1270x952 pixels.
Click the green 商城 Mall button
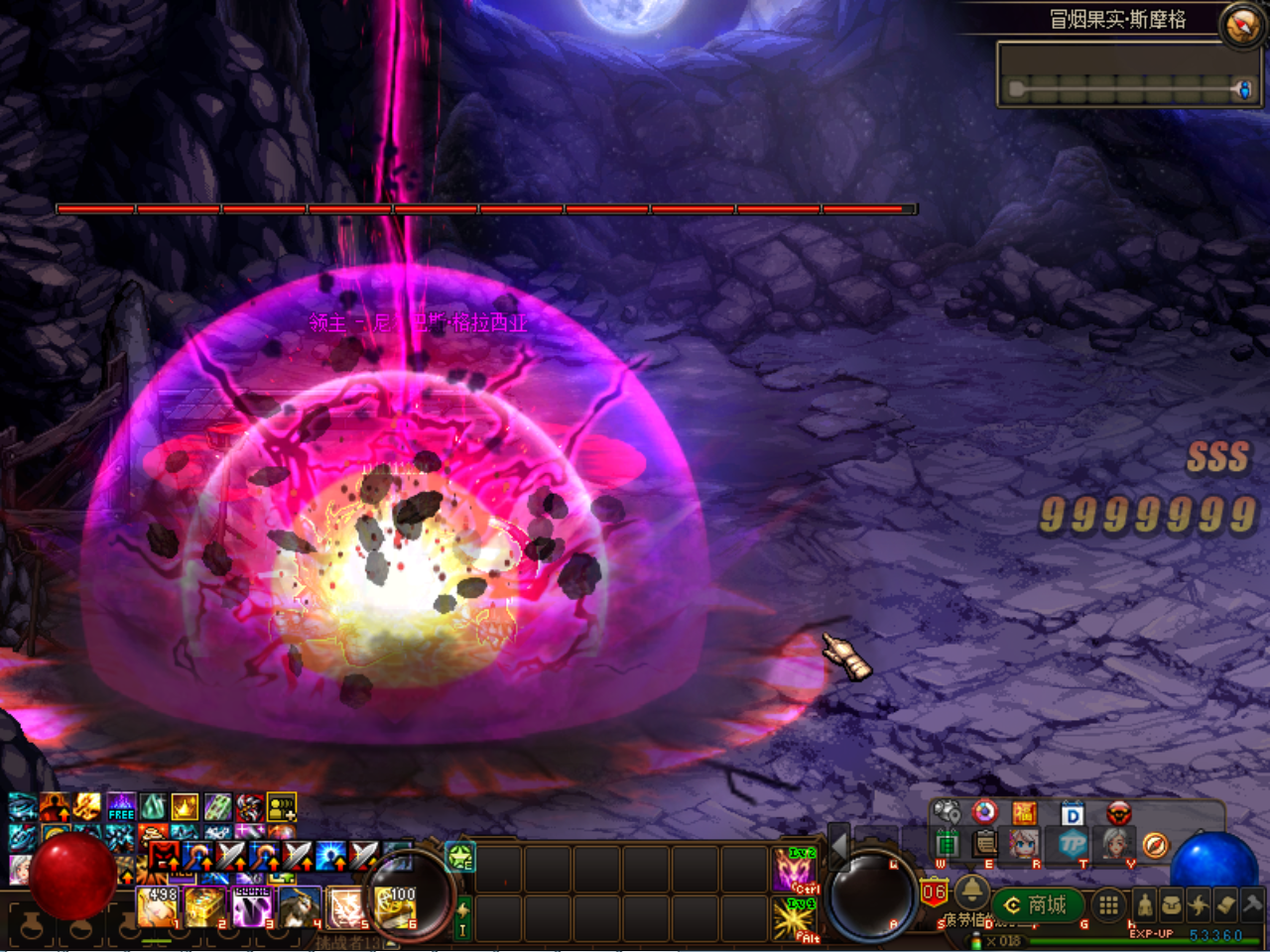pyautogui.click(x=1037, y=904)
